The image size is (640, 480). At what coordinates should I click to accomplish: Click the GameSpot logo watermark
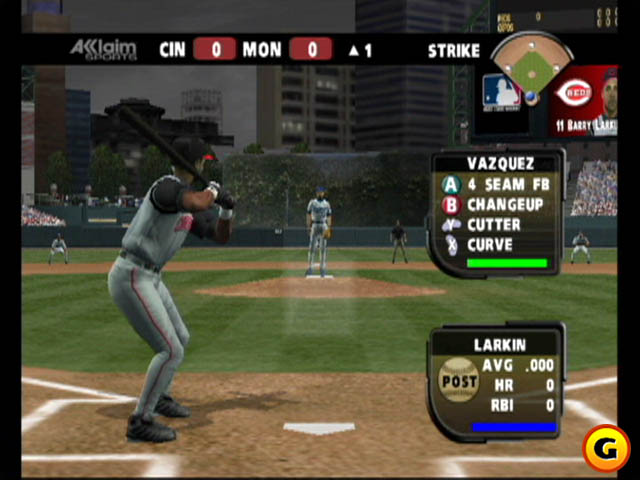(605, 449)
